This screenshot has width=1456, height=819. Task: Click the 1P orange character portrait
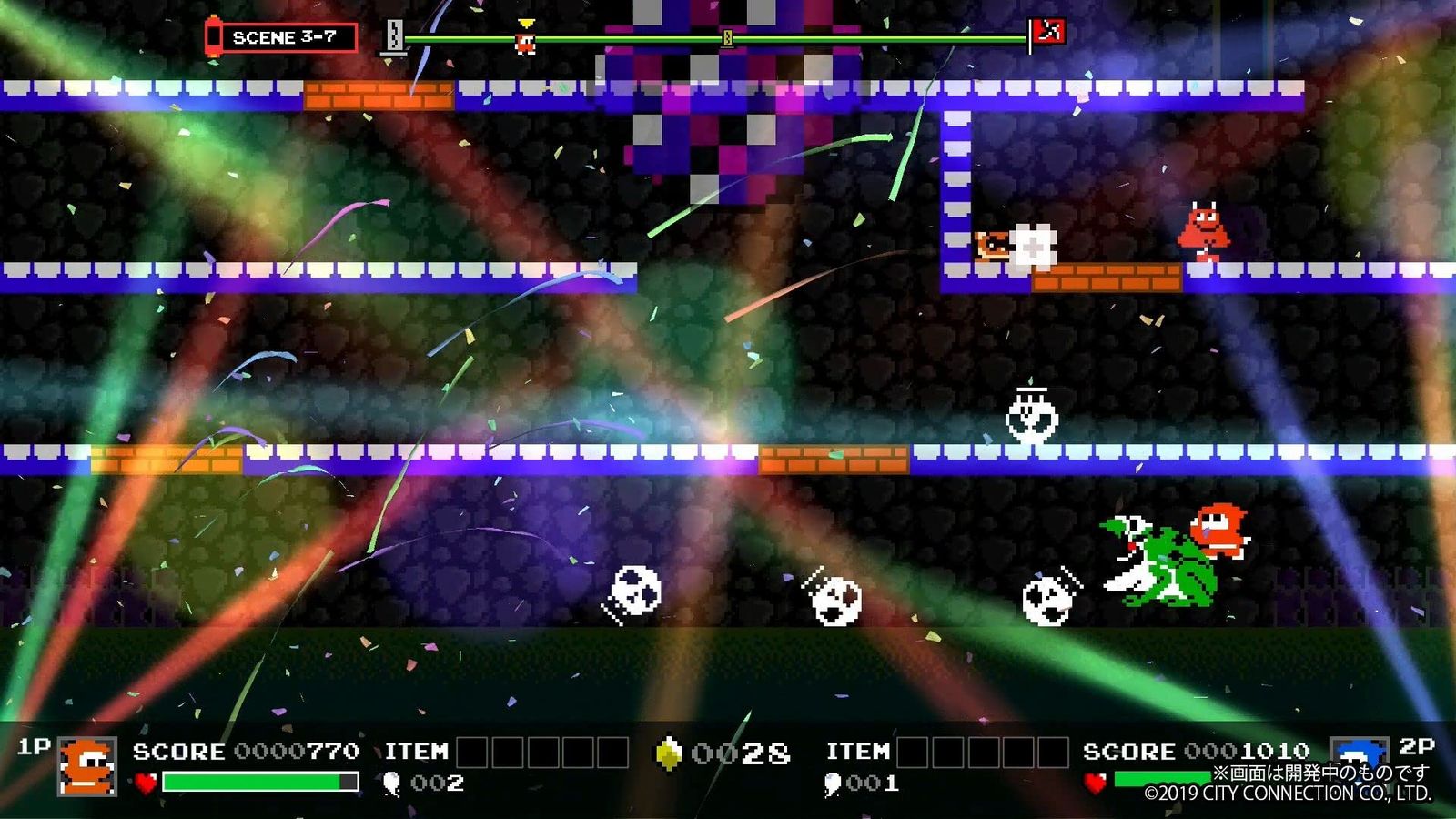[87, 765]
